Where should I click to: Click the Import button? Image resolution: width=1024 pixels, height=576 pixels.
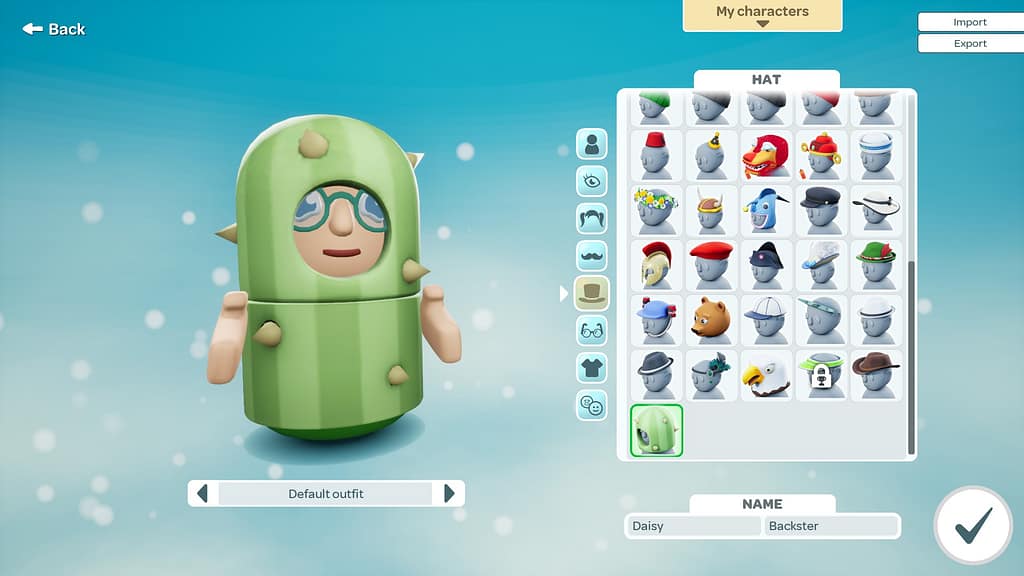click(x=969, y=22)
